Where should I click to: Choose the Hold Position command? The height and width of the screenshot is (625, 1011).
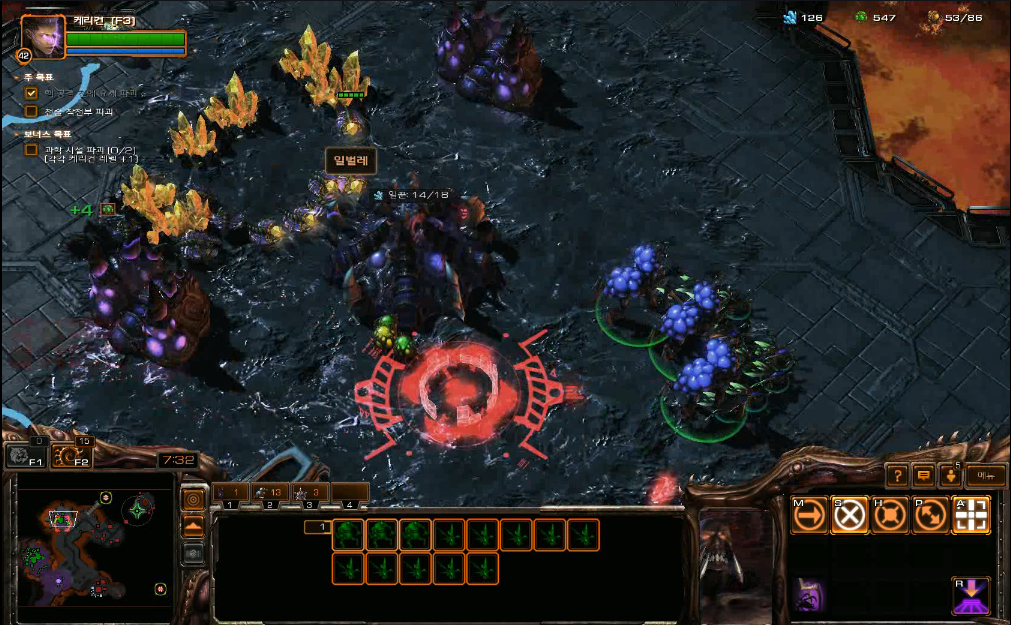pyautogui.click(x=890, y=515)
